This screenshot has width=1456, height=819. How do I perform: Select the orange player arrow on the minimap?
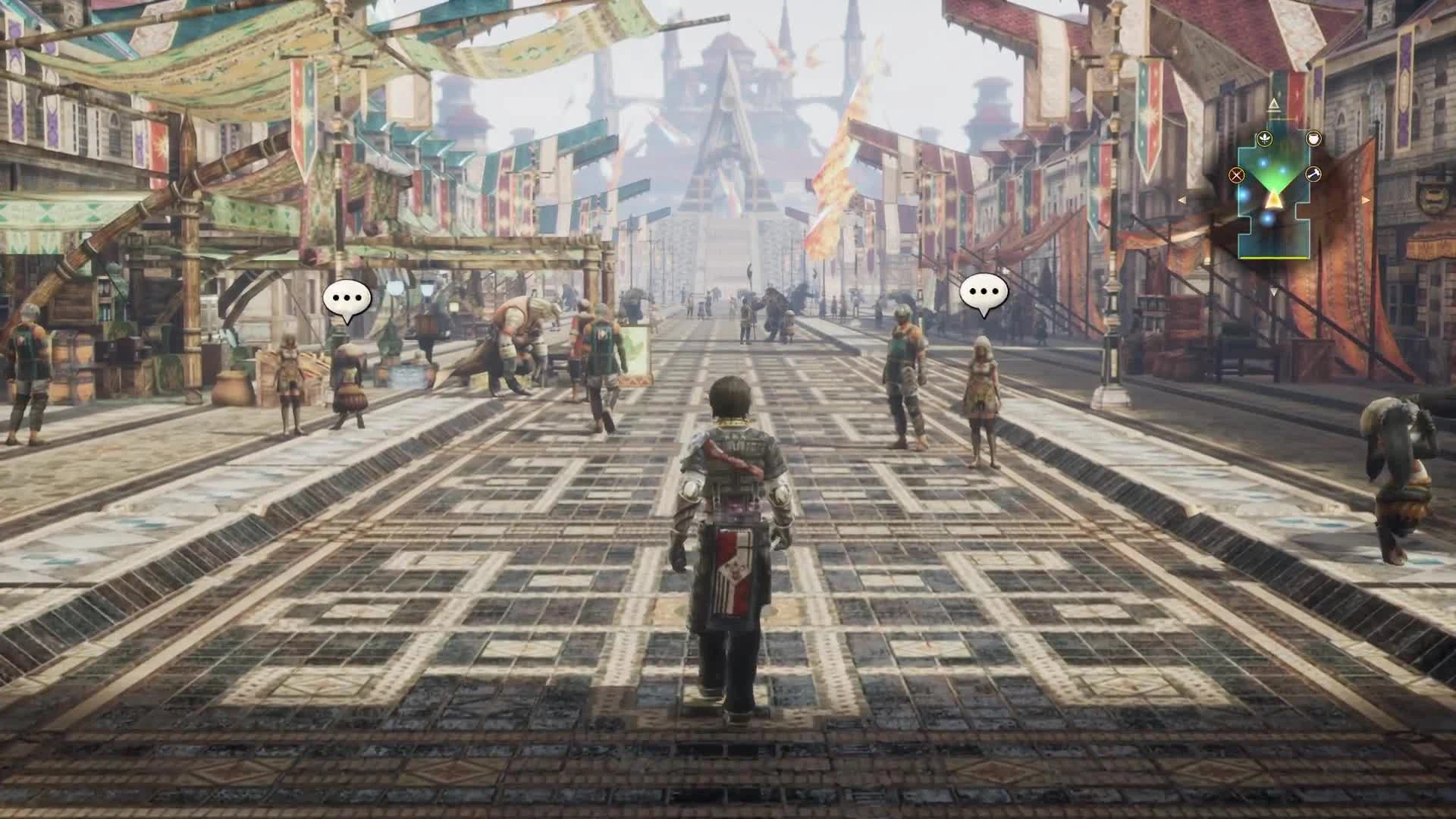pos(1274,200)
